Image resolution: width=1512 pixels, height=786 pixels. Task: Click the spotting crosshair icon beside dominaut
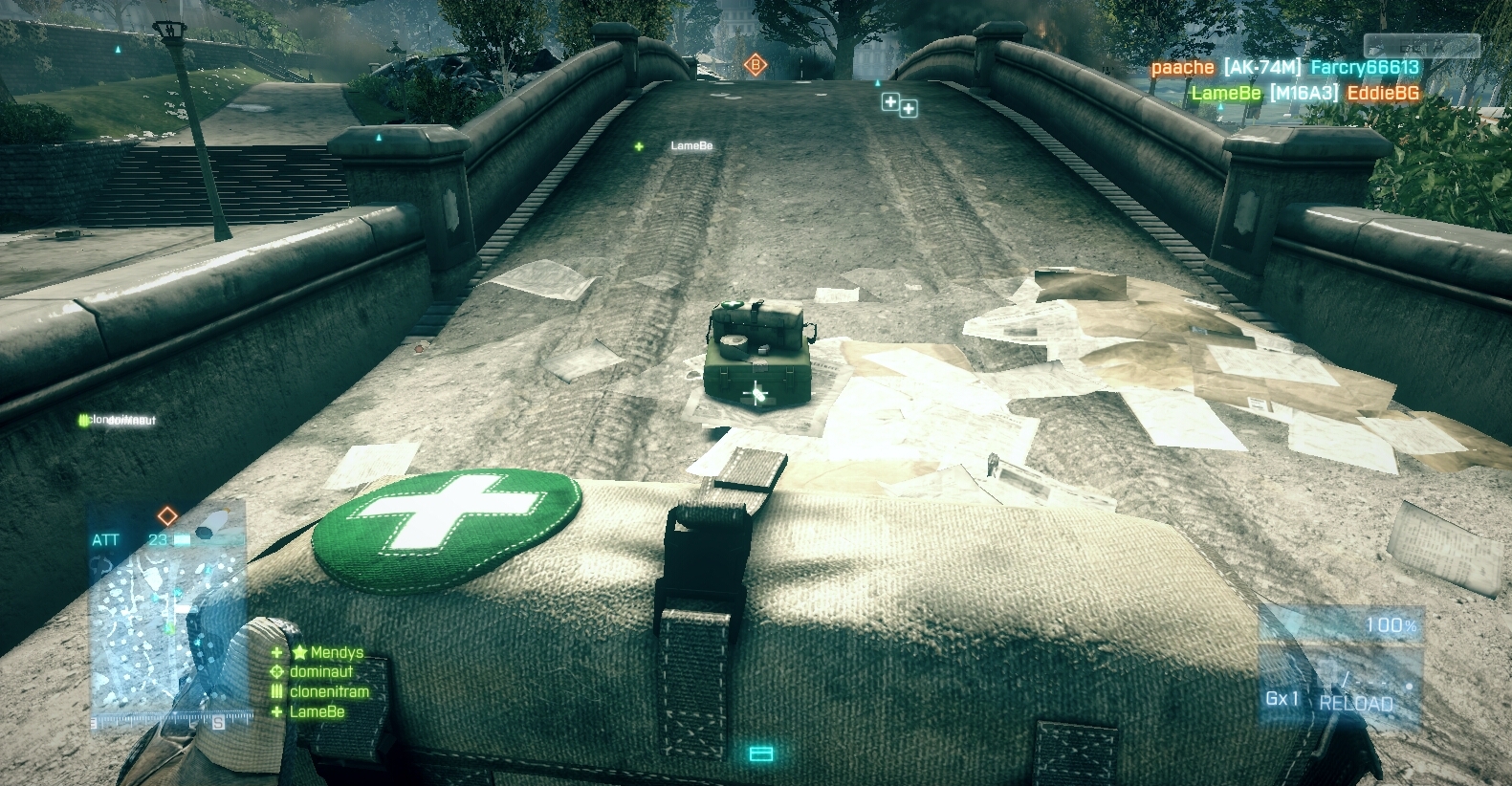(275, 672)
